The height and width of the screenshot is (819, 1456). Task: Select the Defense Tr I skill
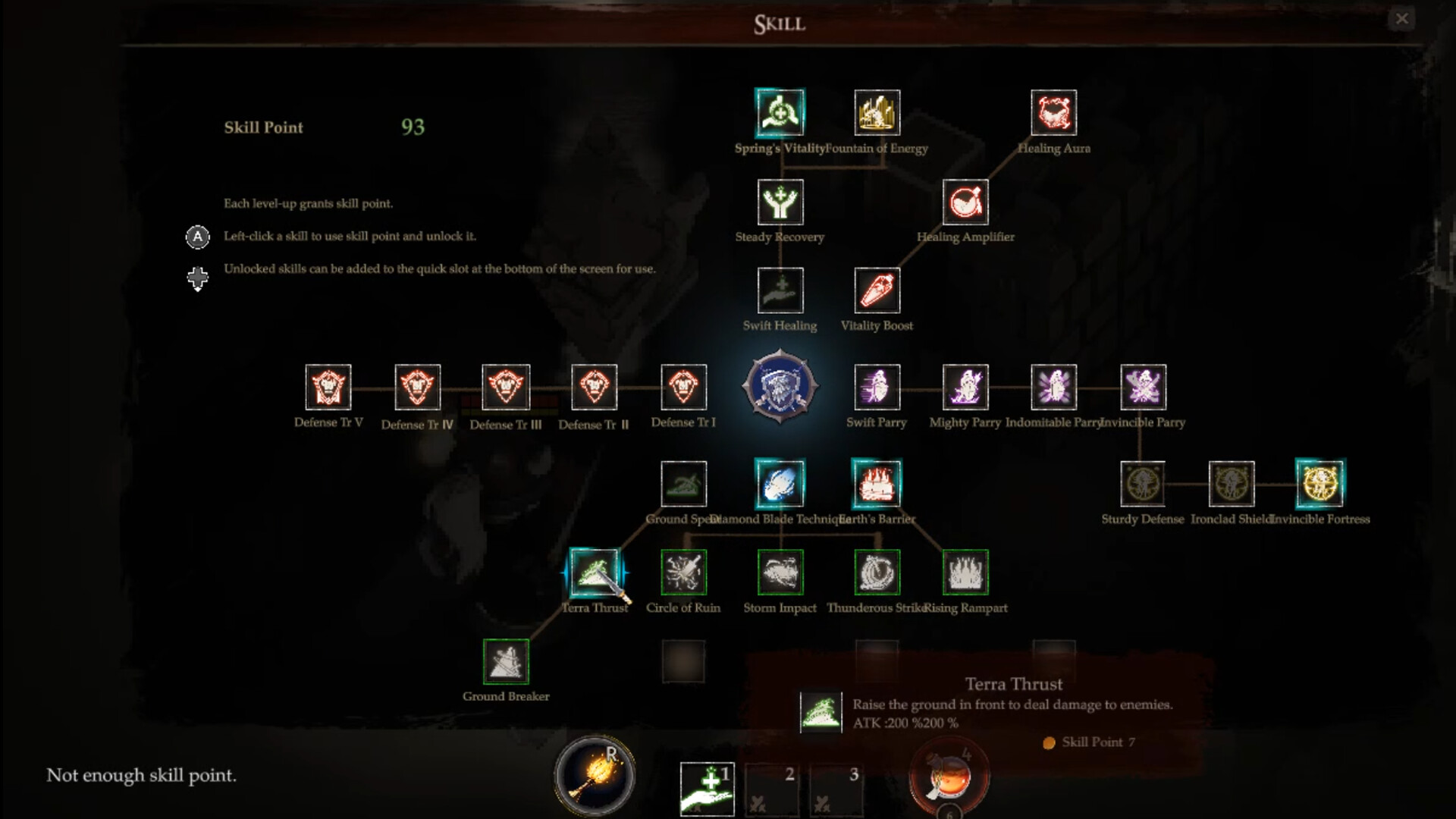(683, 387)
